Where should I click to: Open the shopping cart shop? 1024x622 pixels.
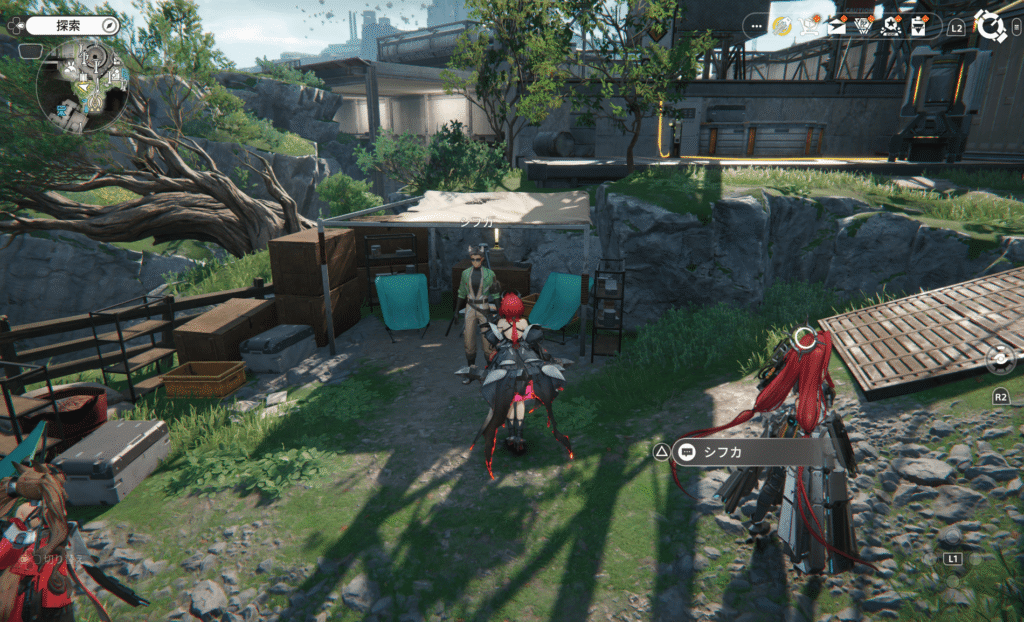click(x=811, y=27)
